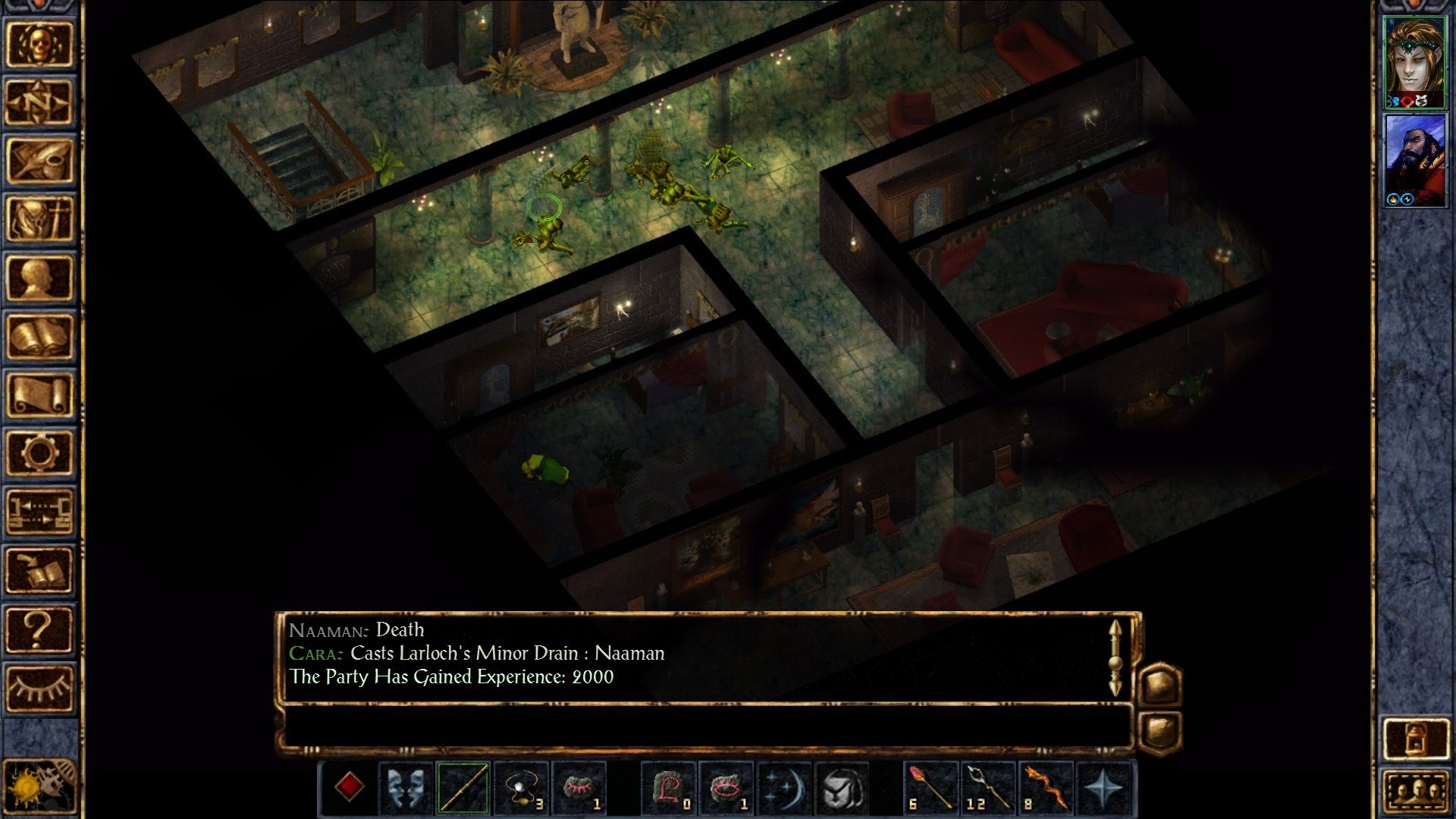1456x819 pixels.
Task: Open the character record silhouette button
Action: 39,278
